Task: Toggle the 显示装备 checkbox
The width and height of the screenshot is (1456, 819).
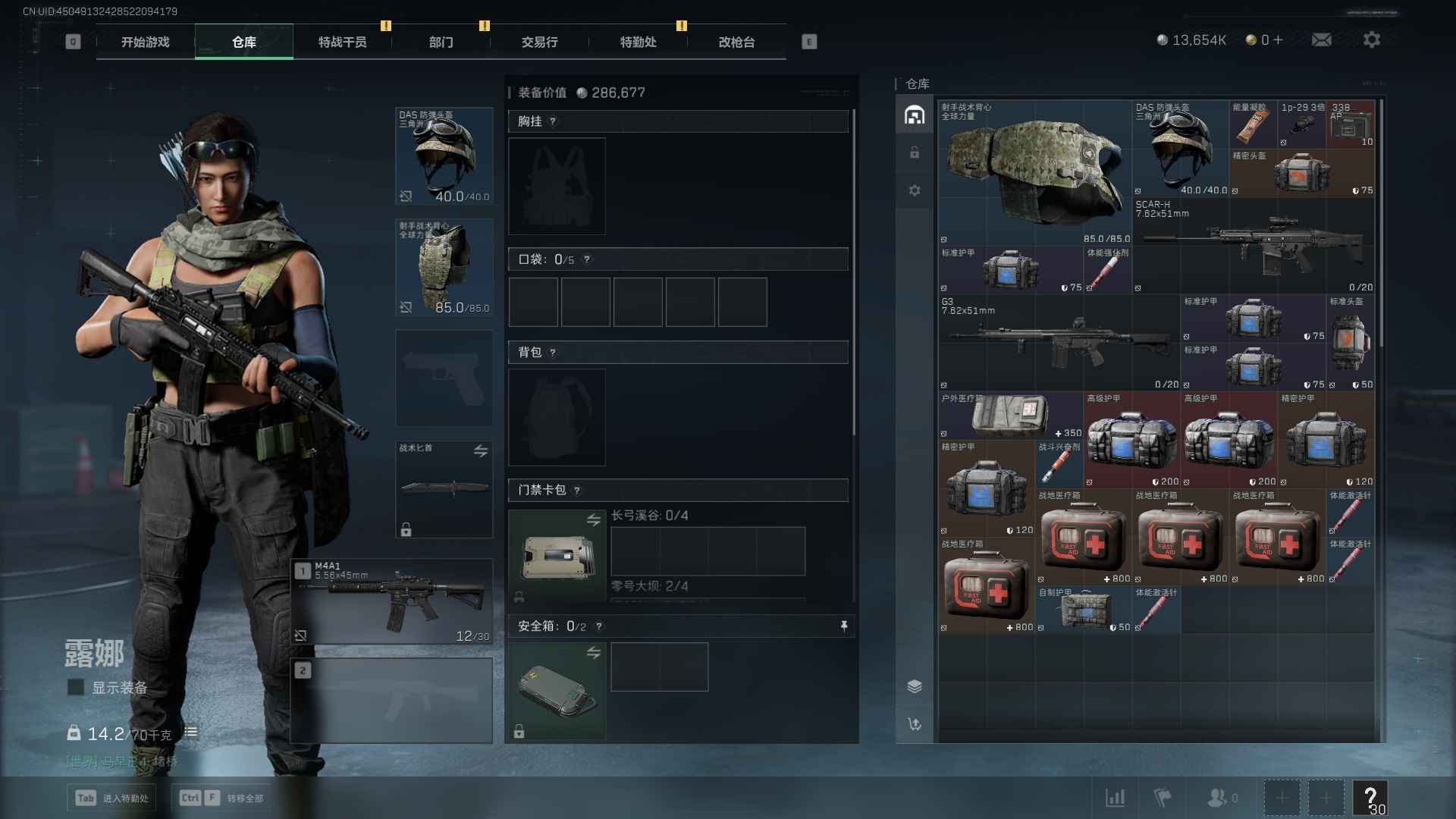Action: (x=76, y=687)
